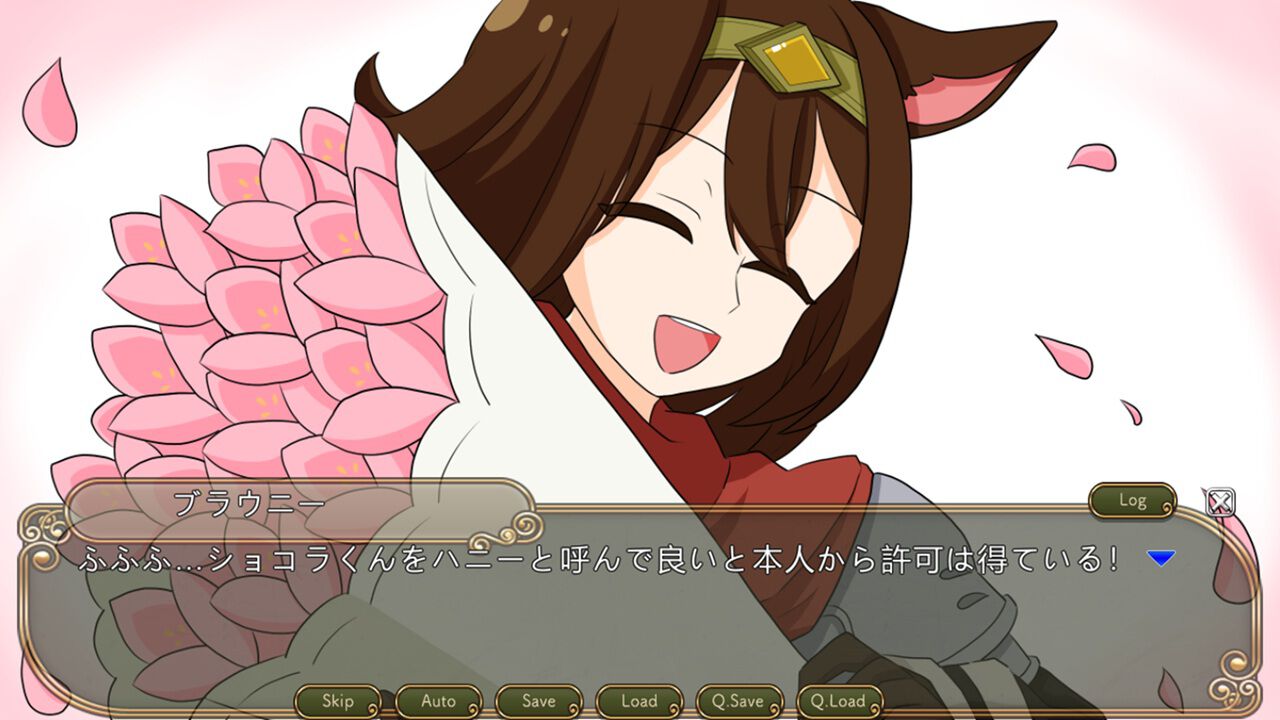Click Skip to fast-forward read text
Image resolution: width=1280 pixels, height=720 pixels.
[340, 702]
